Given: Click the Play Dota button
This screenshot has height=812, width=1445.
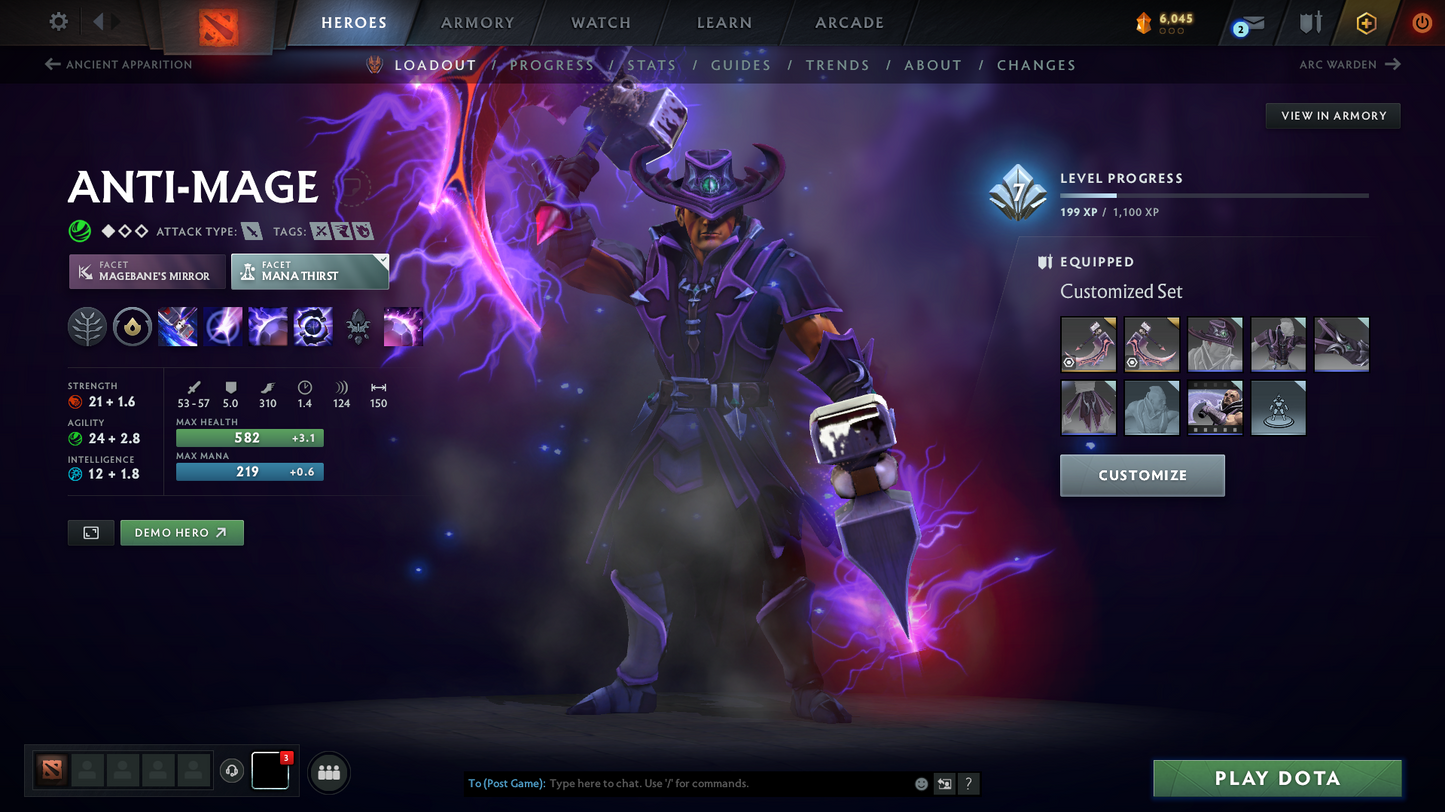Looking at the screenshot, I should point(1277,778).
